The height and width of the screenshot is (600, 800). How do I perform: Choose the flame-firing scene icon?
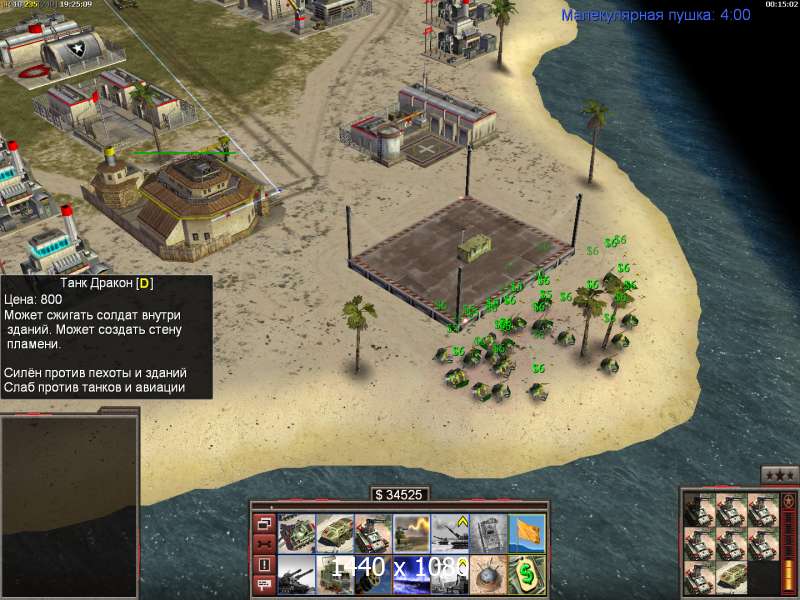tap(412, 532)
